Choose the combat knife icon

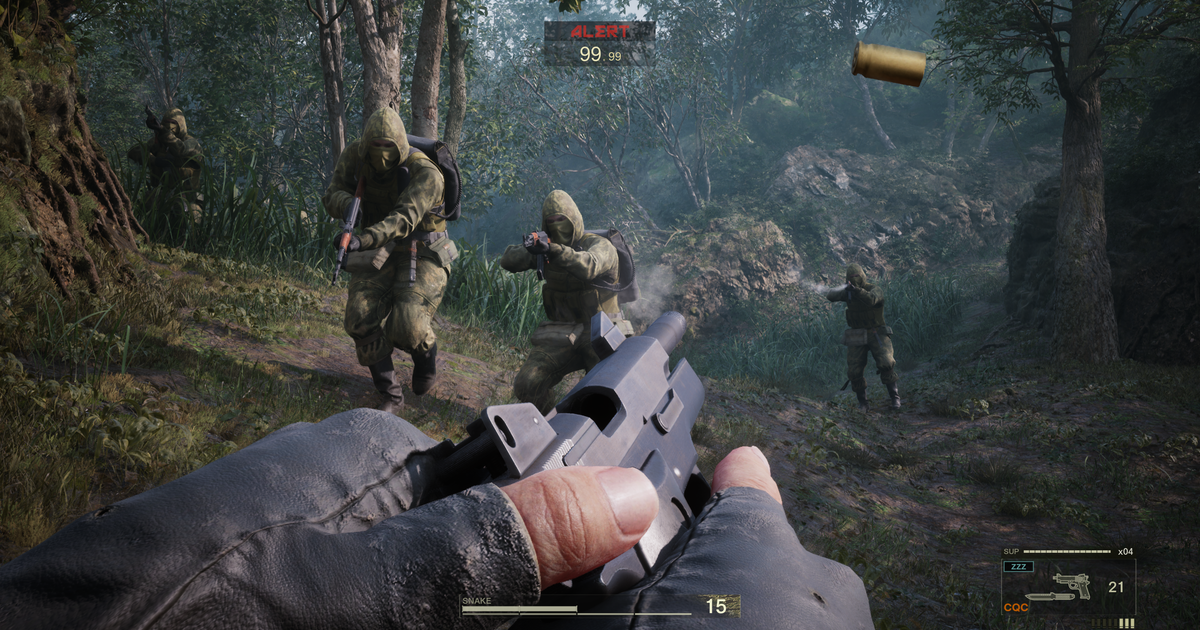coord(1049,597)
